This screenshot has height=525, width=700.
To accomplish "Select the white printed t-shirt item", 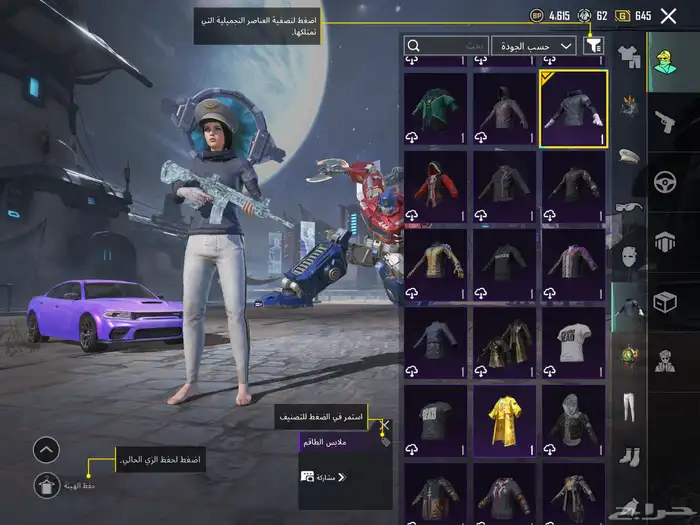I will (573, 343).
